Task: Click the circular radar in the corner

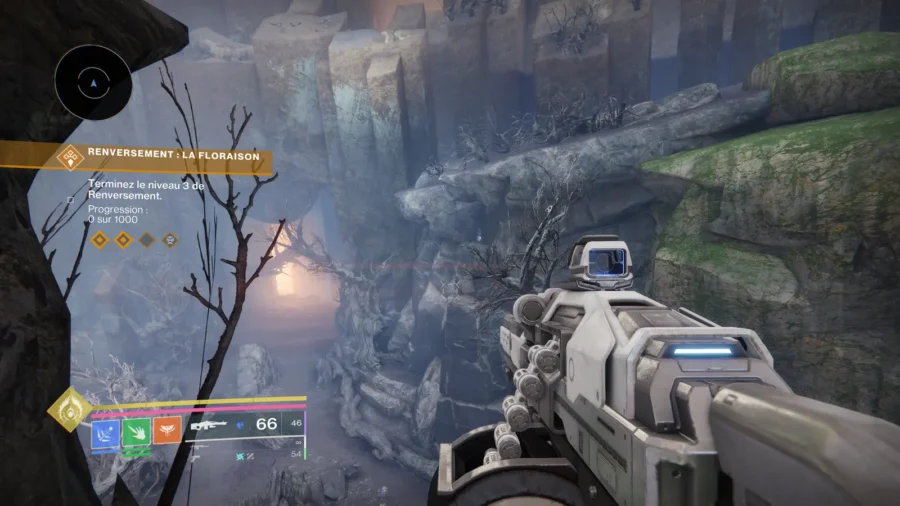Action: (93, 84)
